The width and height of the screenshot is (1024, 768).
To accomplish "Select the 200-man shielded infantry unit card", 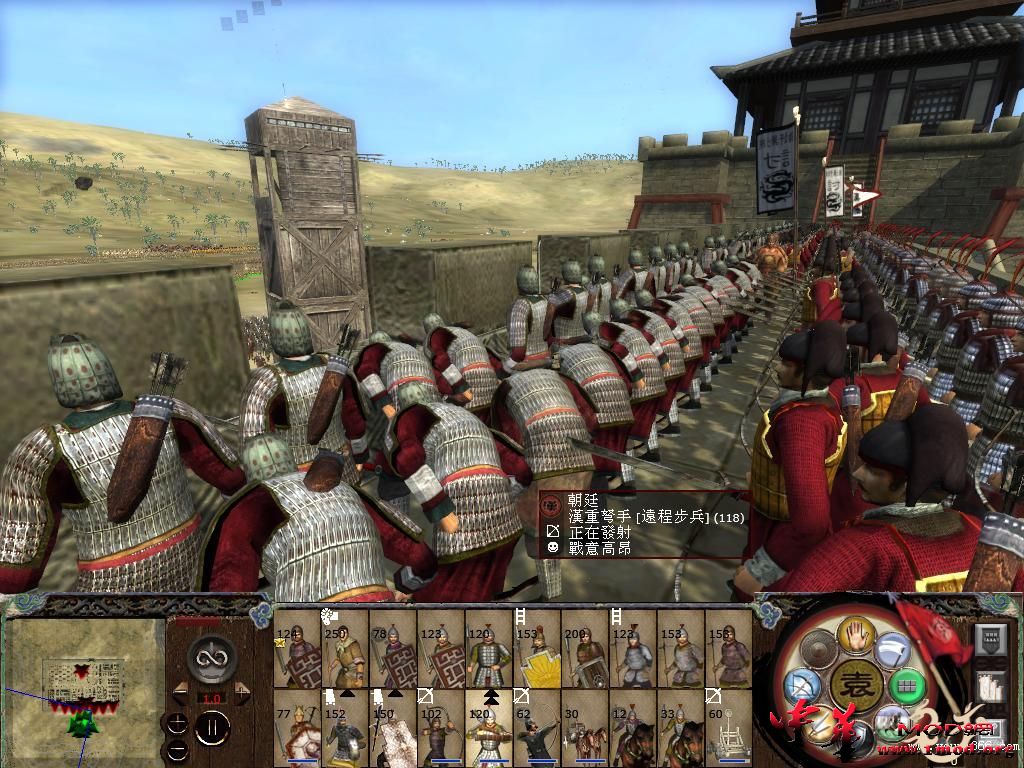I will 586,650.
